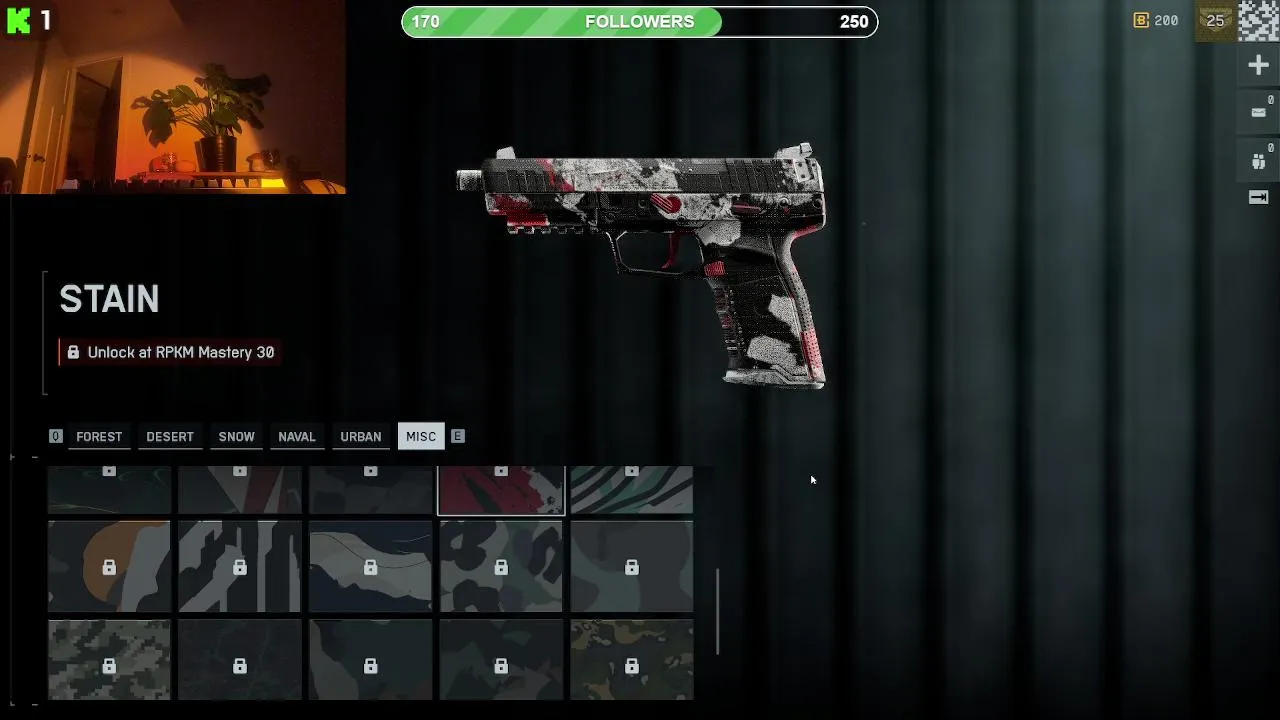This screenshot has width=1280, height=720.
Task: Open the squad members icon
Action: coord(1258,161)
